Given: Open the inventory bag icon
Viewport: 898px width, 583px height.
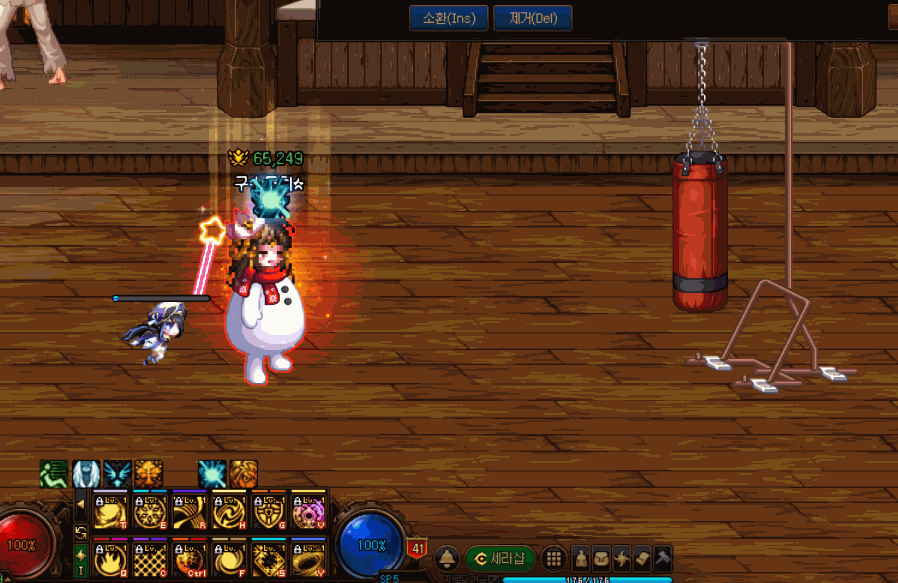Looking at the screenshot, I should click(602, 558).
